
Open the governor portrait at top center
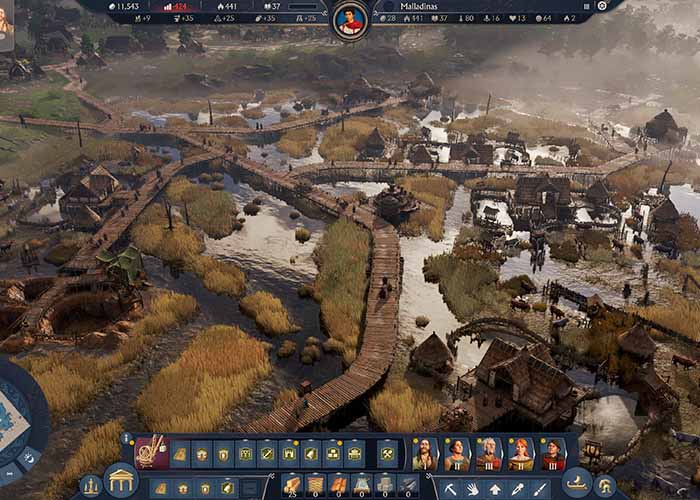pyautogui.click(x=349, y=19)
